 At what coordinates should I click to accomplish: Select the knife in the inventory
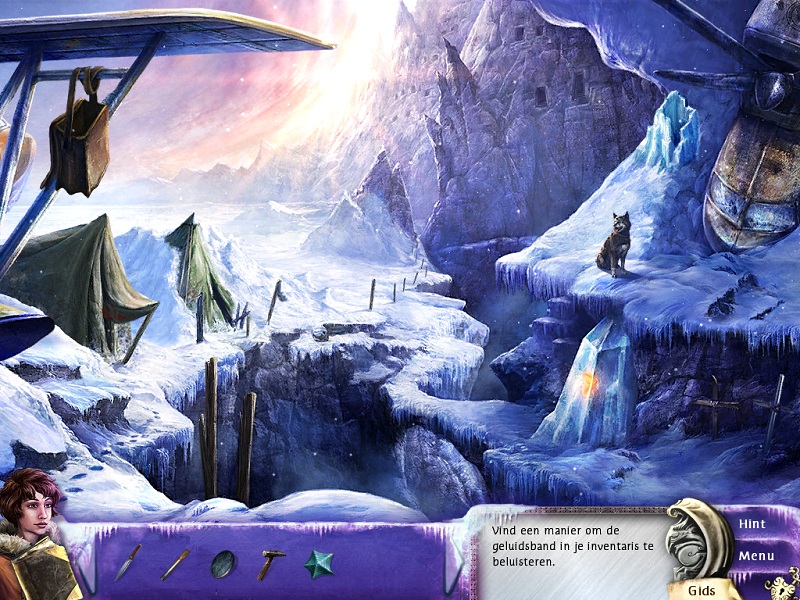[127, 563]
